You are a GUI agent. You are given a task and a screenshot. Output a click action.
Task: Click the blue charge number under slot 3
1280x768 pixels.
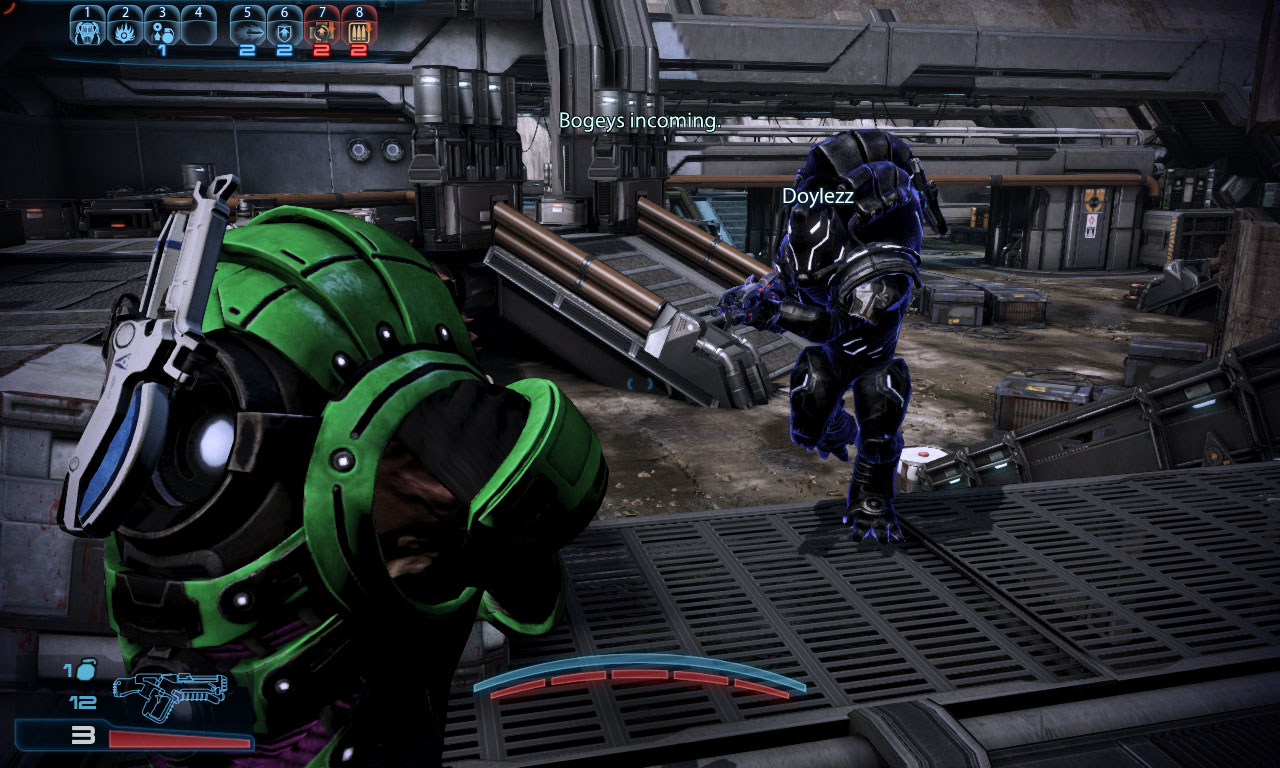(x=163, y=50)
